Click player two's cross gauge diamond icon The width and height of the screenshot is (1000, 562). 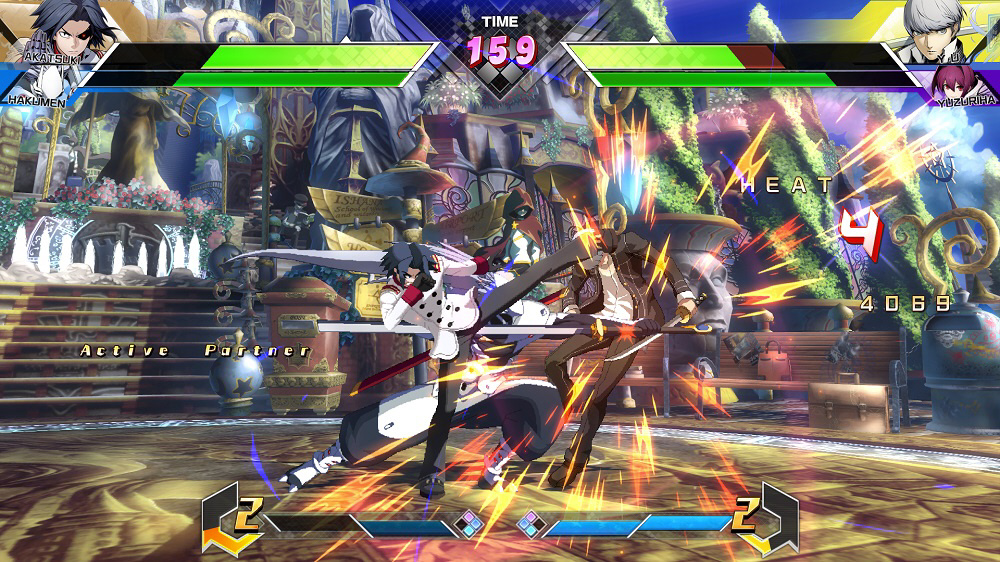530,523
